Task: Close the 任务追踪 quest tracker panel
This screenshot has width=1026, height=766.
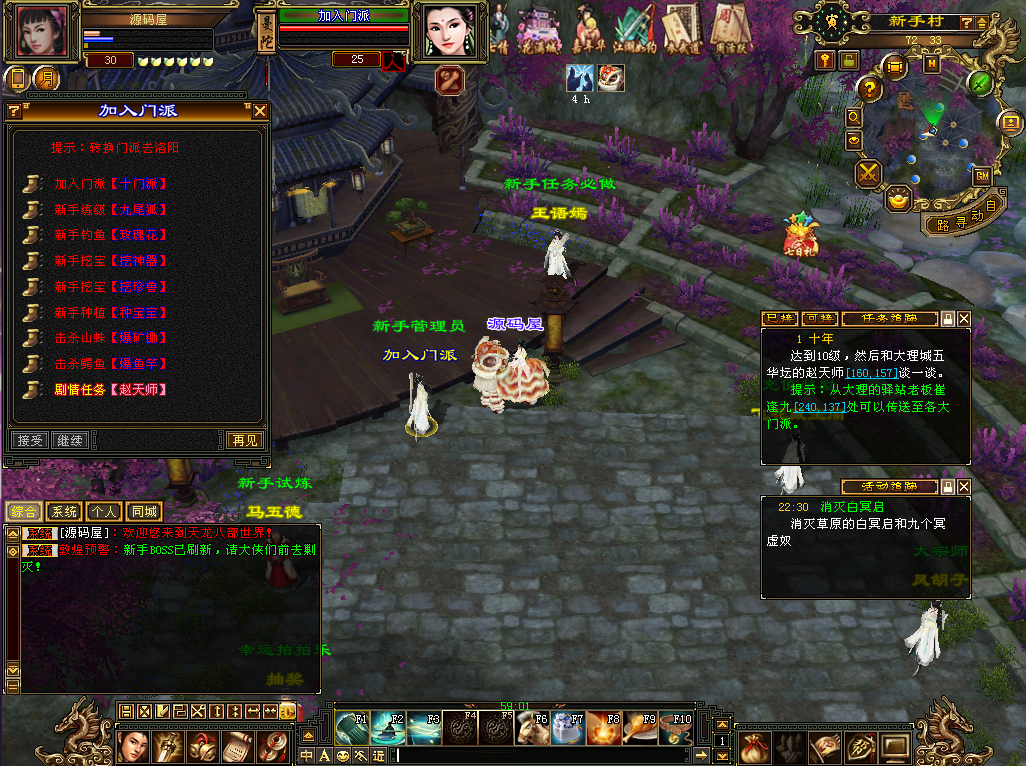Action: [x=964, y=319]
